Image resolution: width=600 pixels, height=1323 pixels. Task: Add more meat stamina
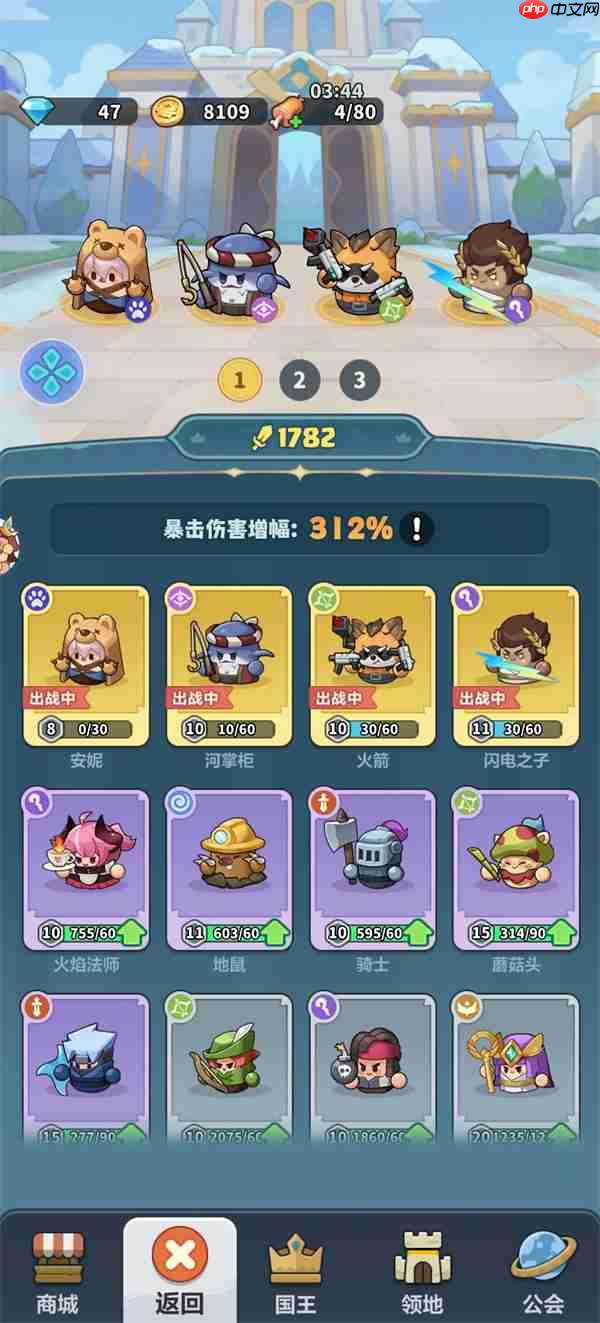point(286,112)
